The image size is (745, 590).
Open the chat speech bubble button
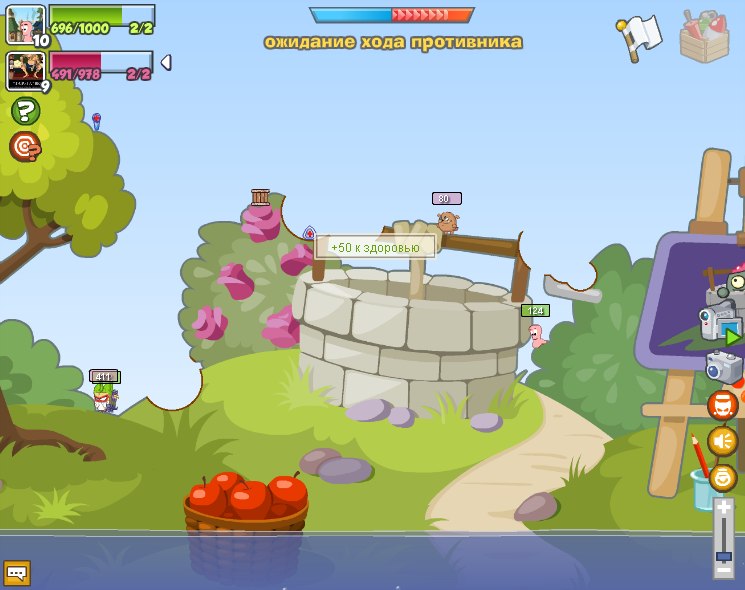coord(17,572)
